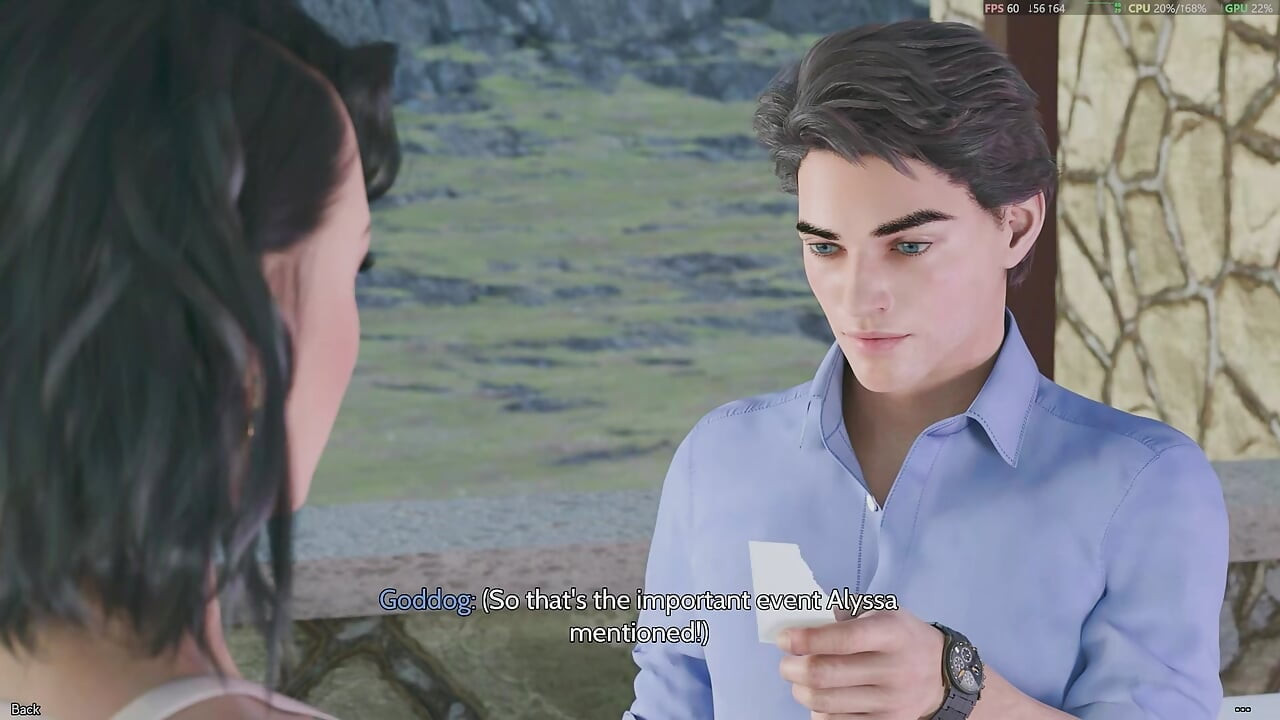This screenshot has height=720, width=1280.
Task: Click the frame rate high value ↑64
Action: coord(1055,8)
